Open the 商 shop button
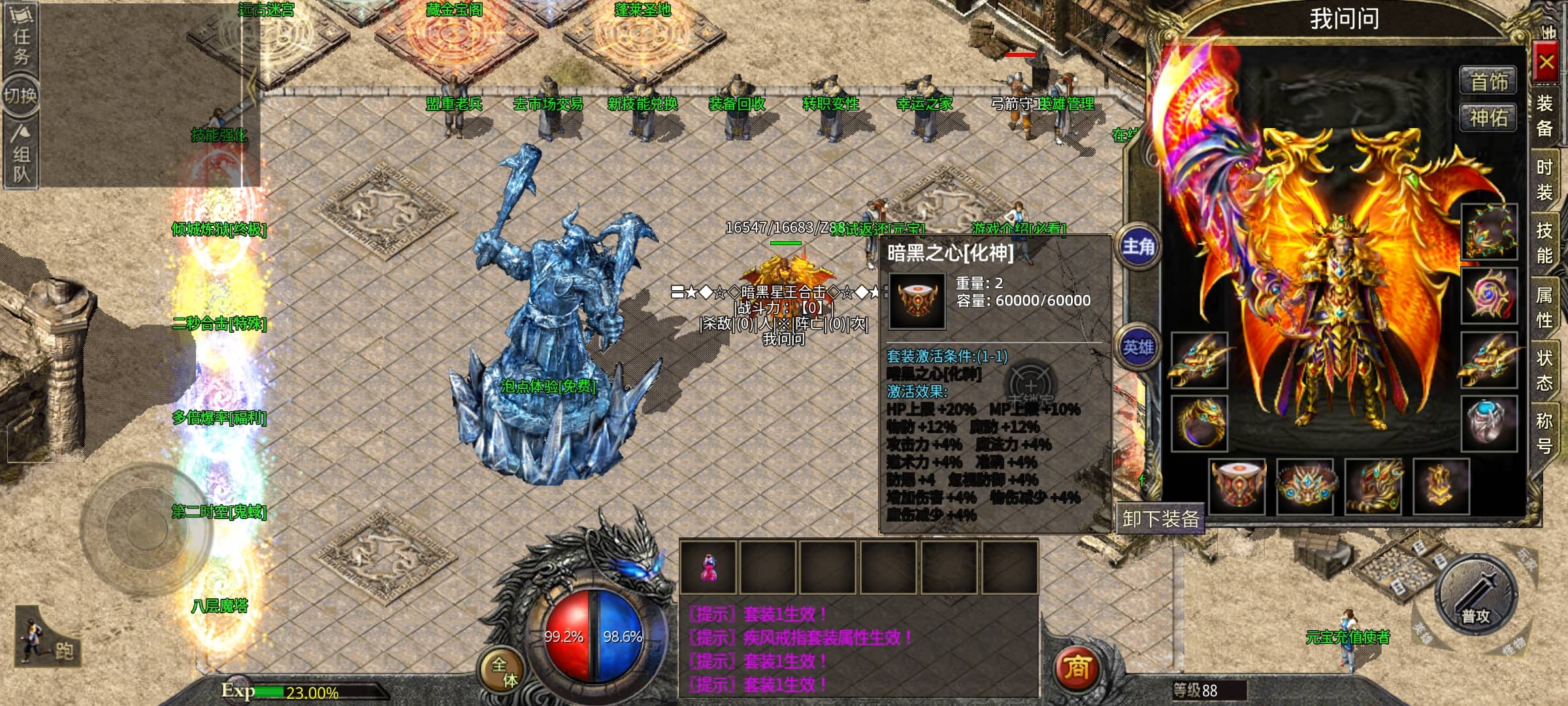Screen dimensions: 1568x706 1077,668
